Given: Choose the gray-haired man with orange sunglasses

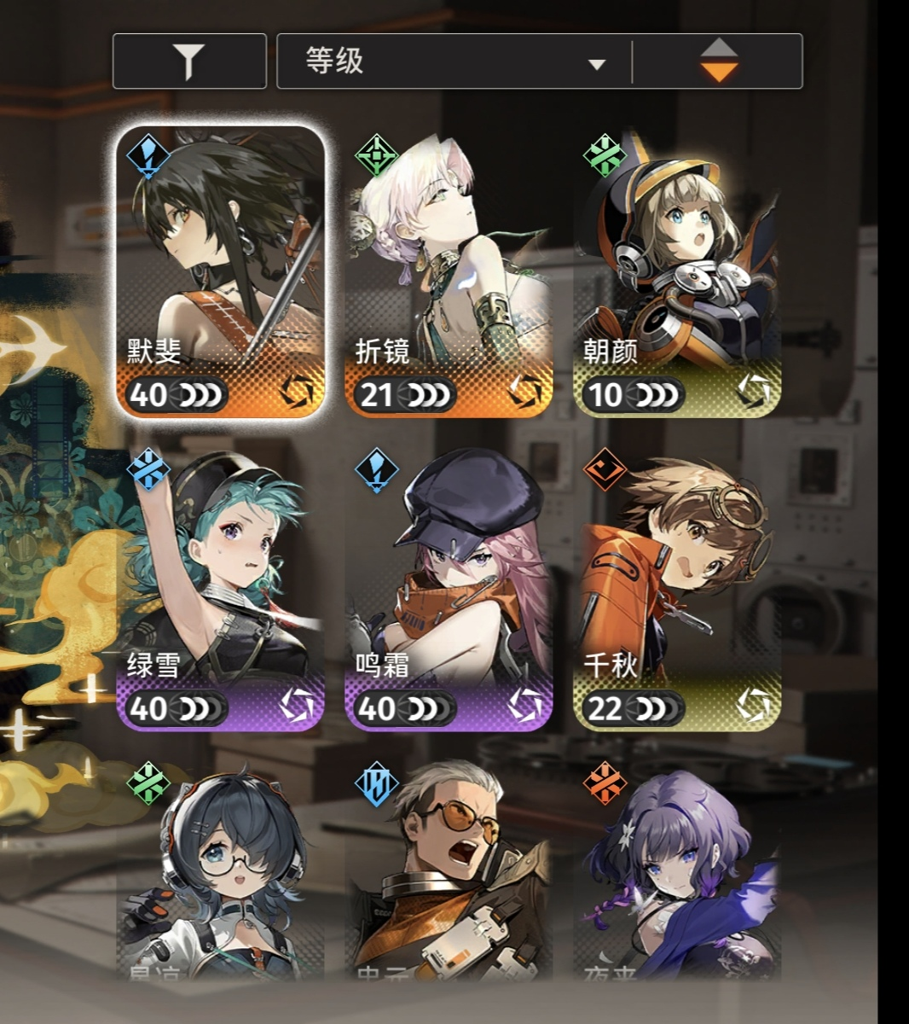Looking at the screenshot, I should tap(449, 875).
